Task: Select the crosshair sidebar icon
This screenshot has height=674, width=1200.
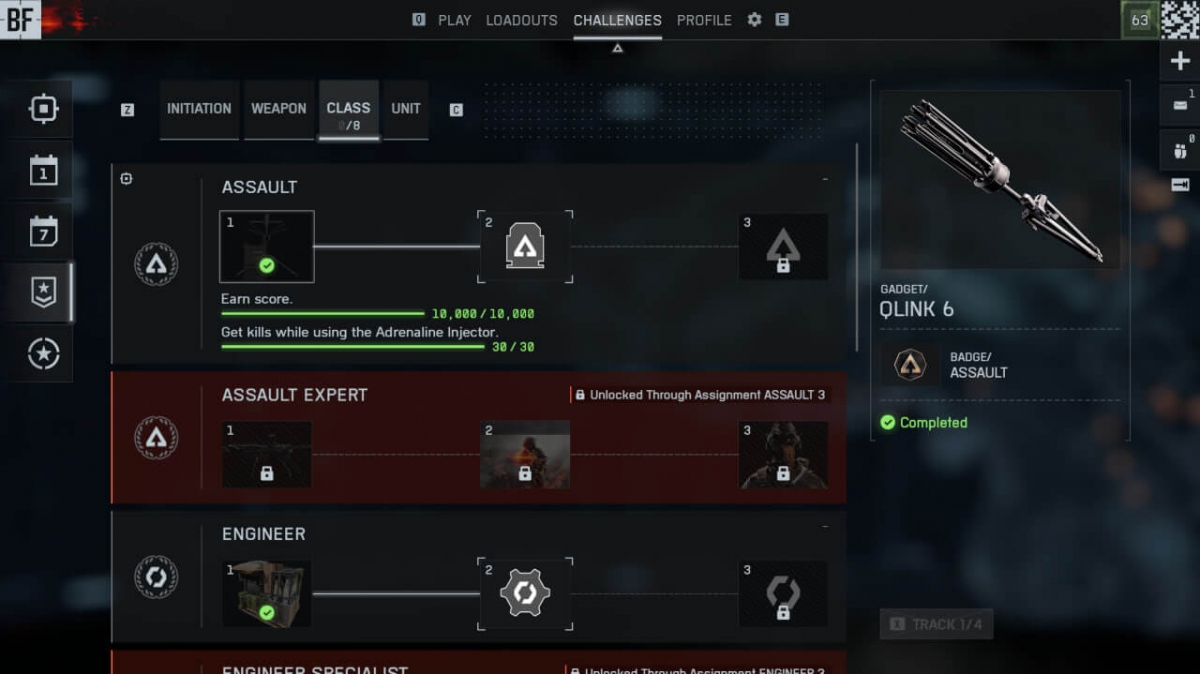Action: [x=44, y=109]
